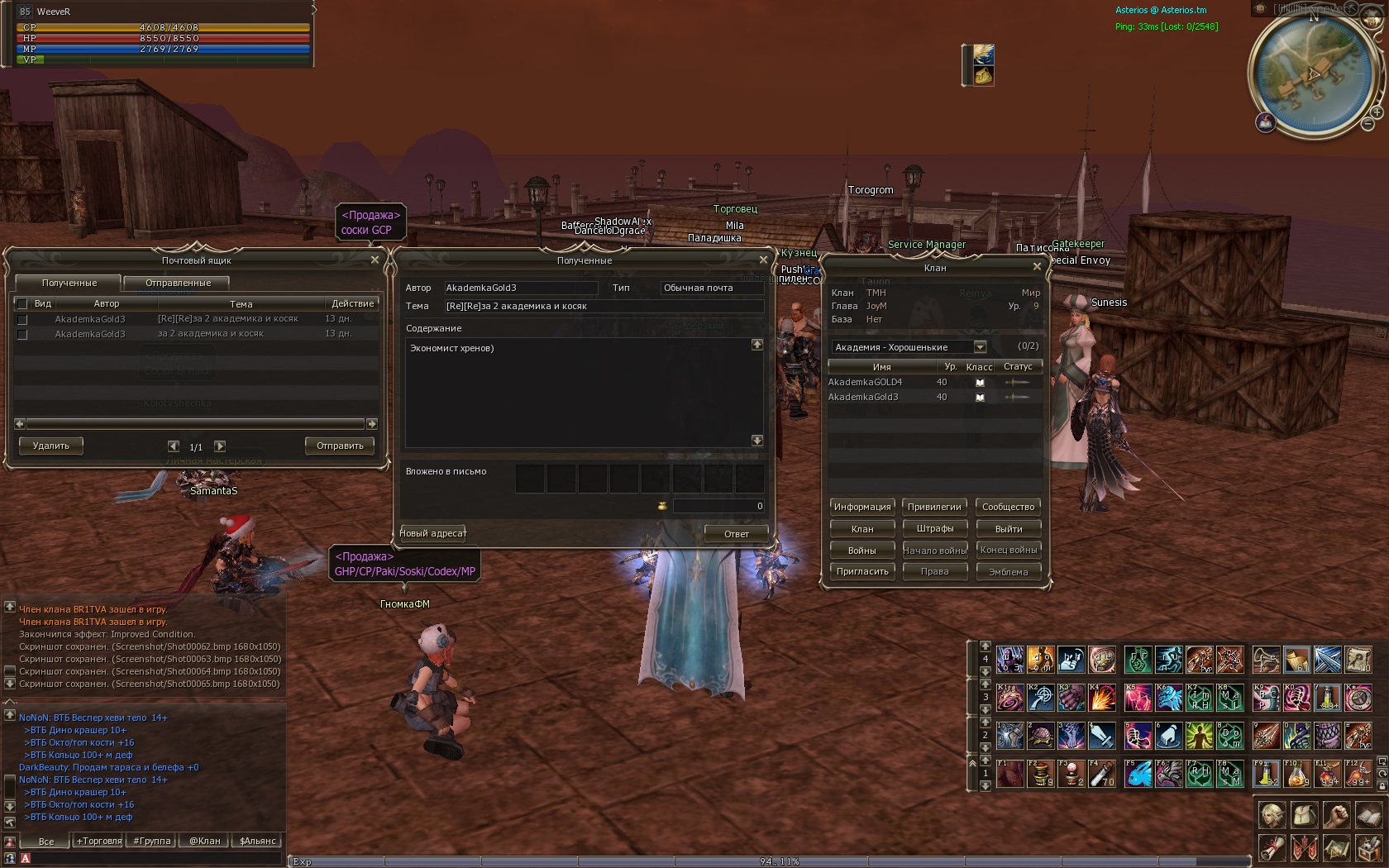Image resolution: width=1389 pixels, height=868 pixels.
Task: Open the Академия - Хорошенькие dropdown
Action: coord(980,347)
